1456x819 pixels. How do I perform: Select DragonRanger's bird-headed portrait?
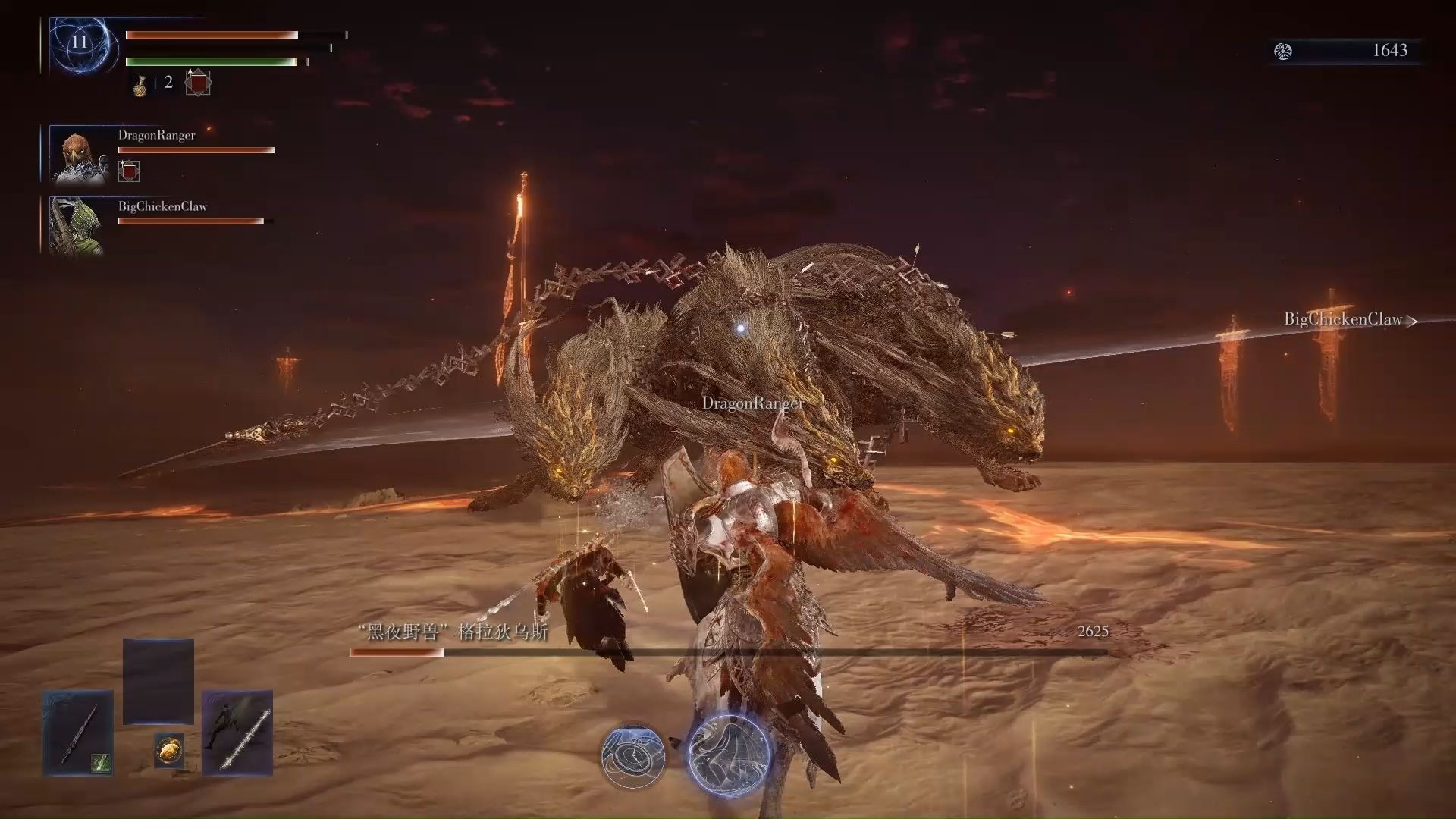(x=79, y=155)
